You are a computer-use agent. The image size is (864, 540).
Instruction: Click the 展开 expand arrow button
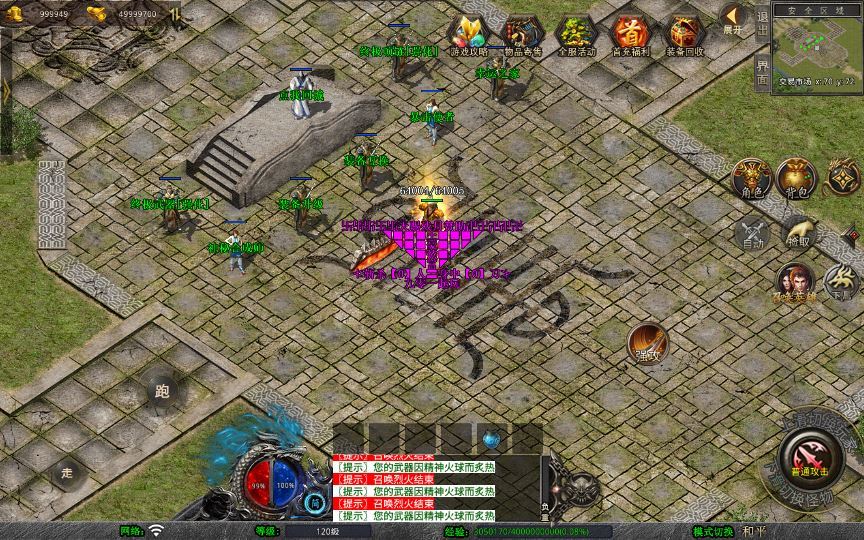734,18
